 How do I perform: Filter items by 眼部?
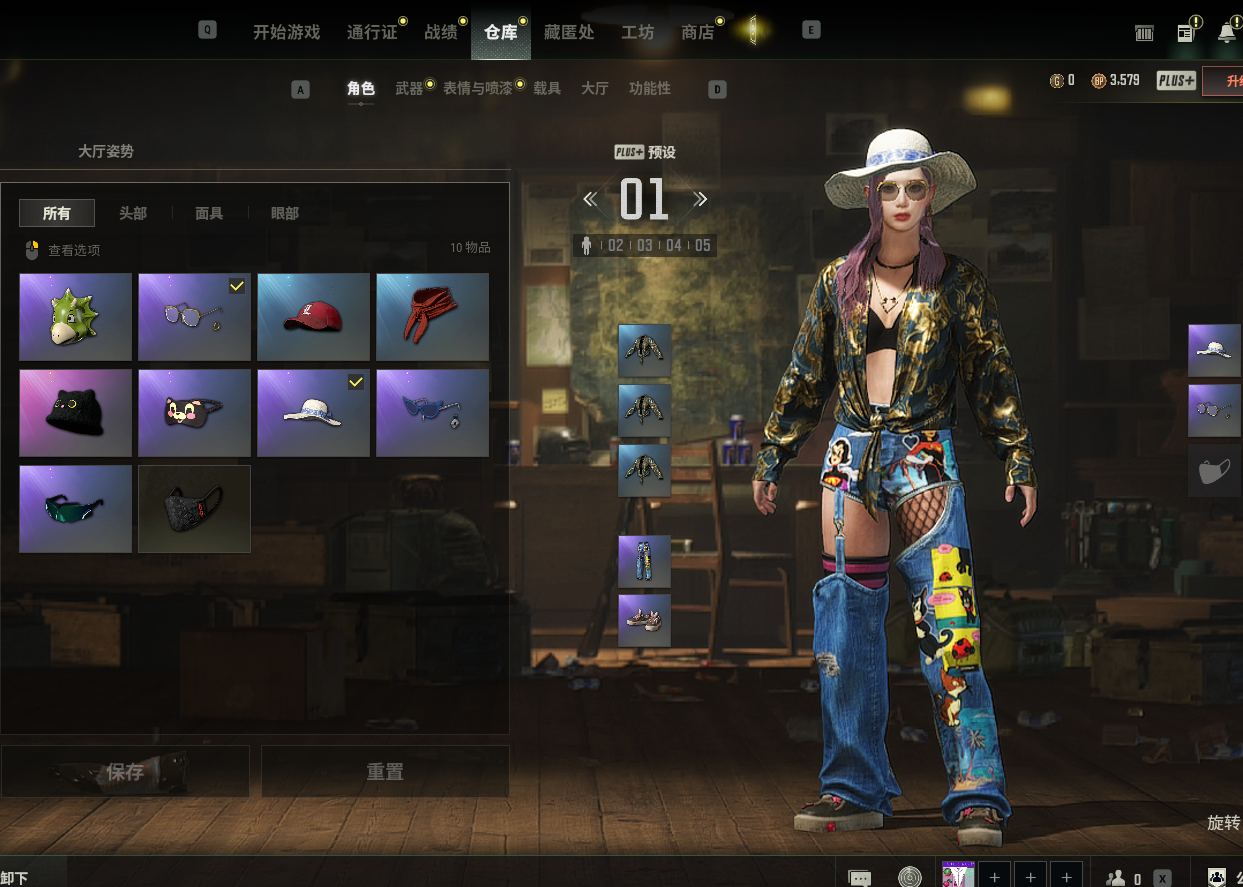pos(285,213)
